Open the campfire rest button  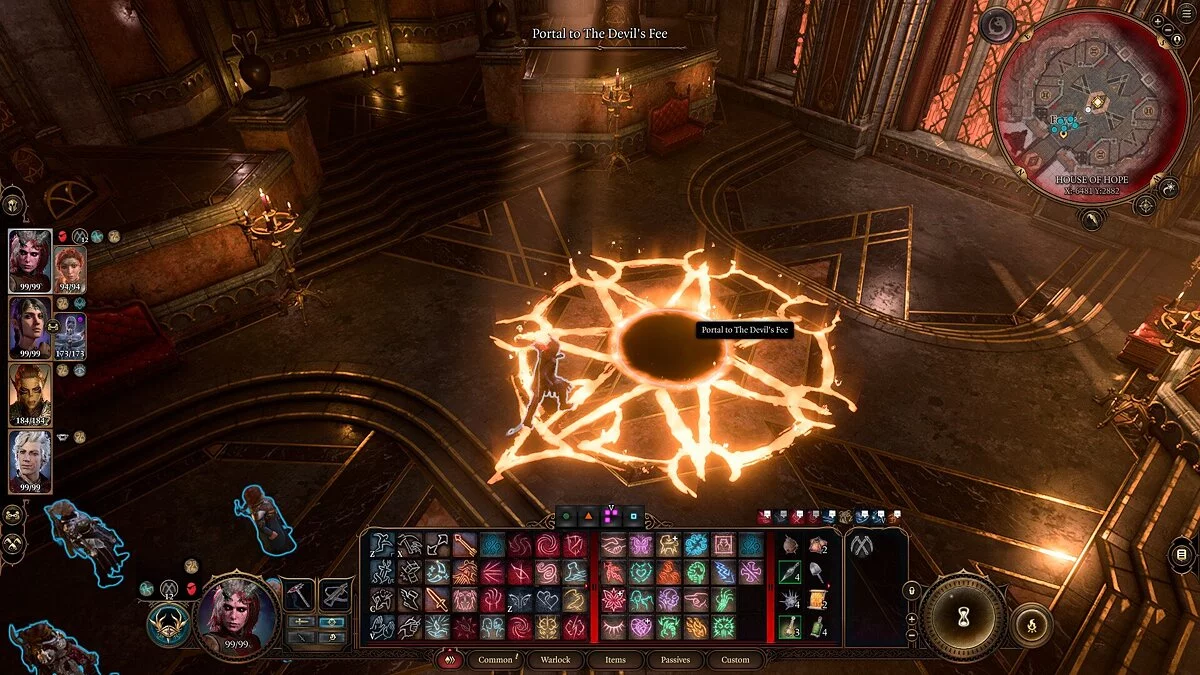1032,624
